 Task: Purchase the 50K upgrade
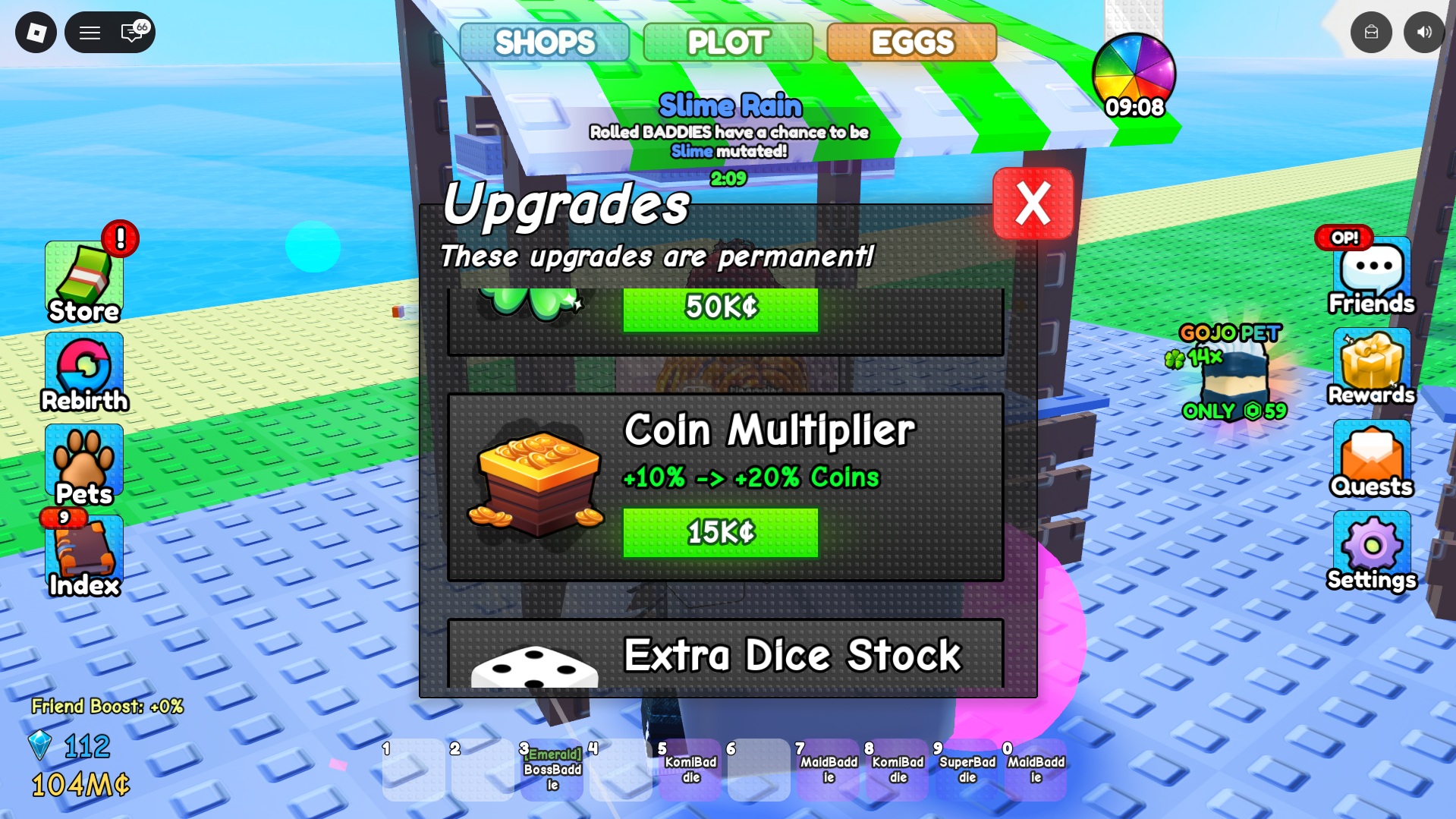pyautogui.click(x=719, y=308)
